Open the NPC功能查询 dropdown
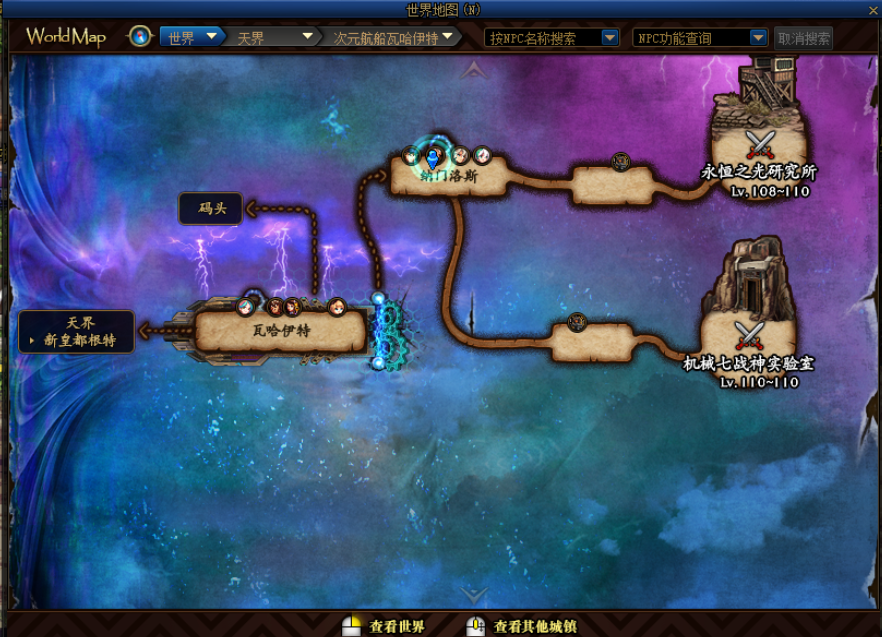 click(x=699, y=38)
